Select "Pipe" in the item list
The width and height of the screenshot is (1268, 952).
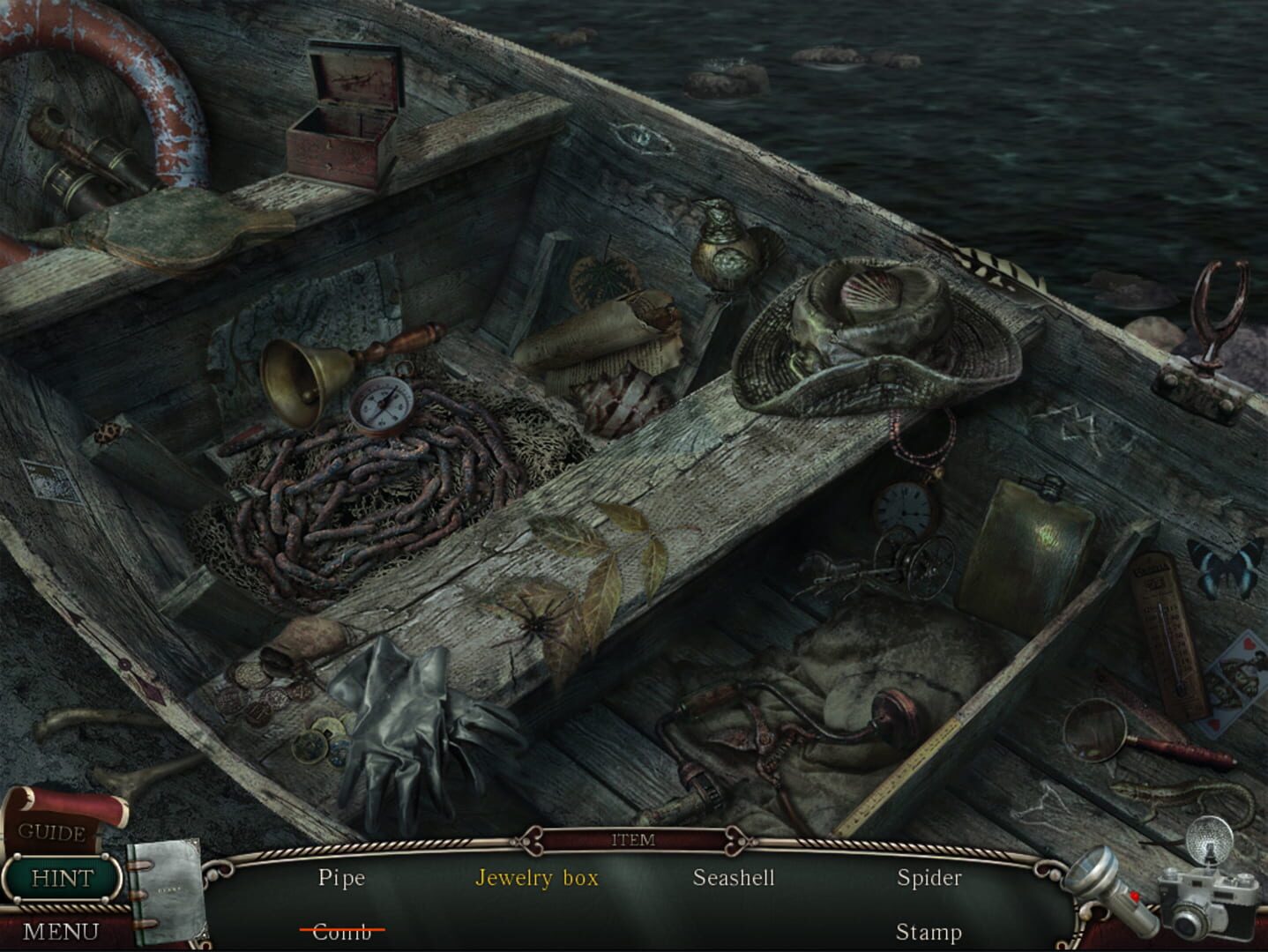coord(342,878)
